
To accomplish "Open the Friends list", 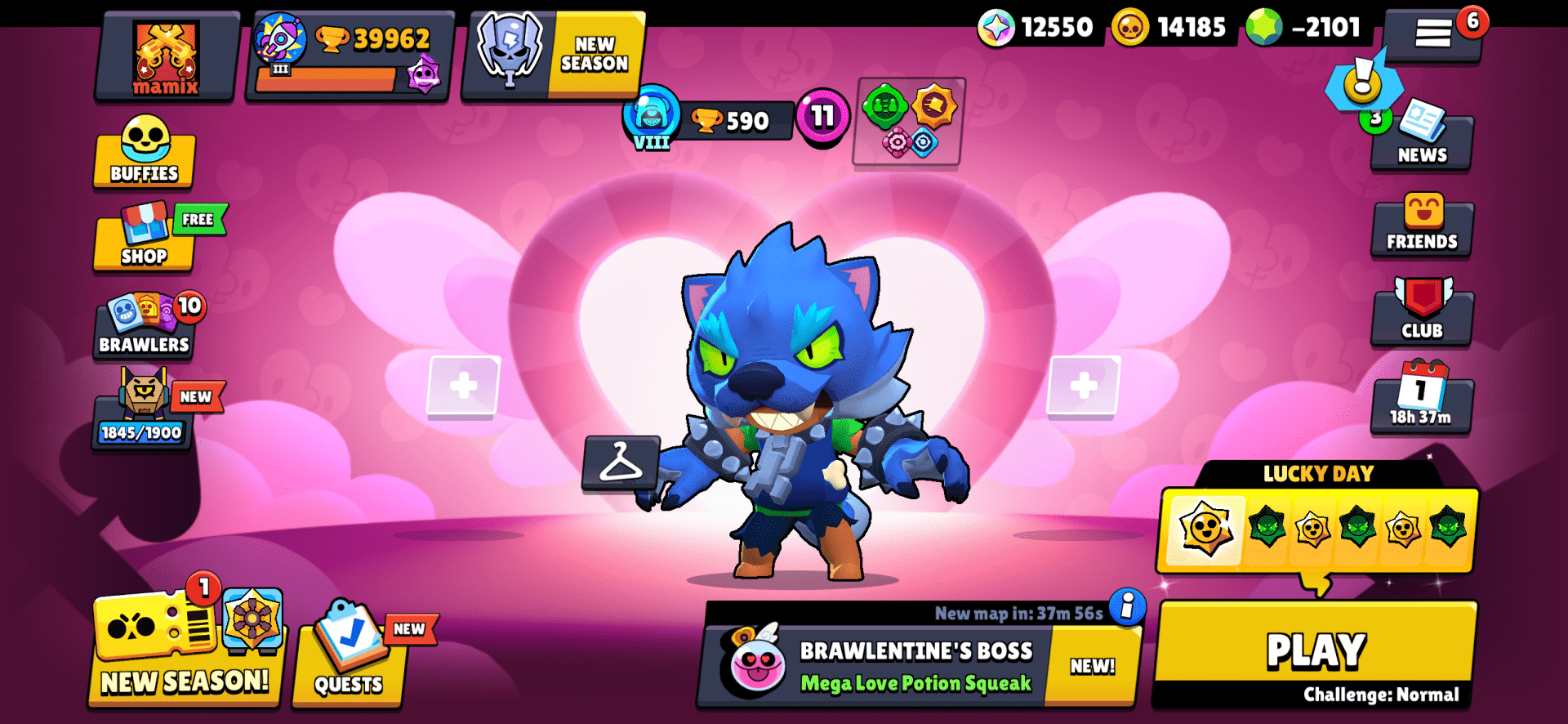I will coord(1421,225).
